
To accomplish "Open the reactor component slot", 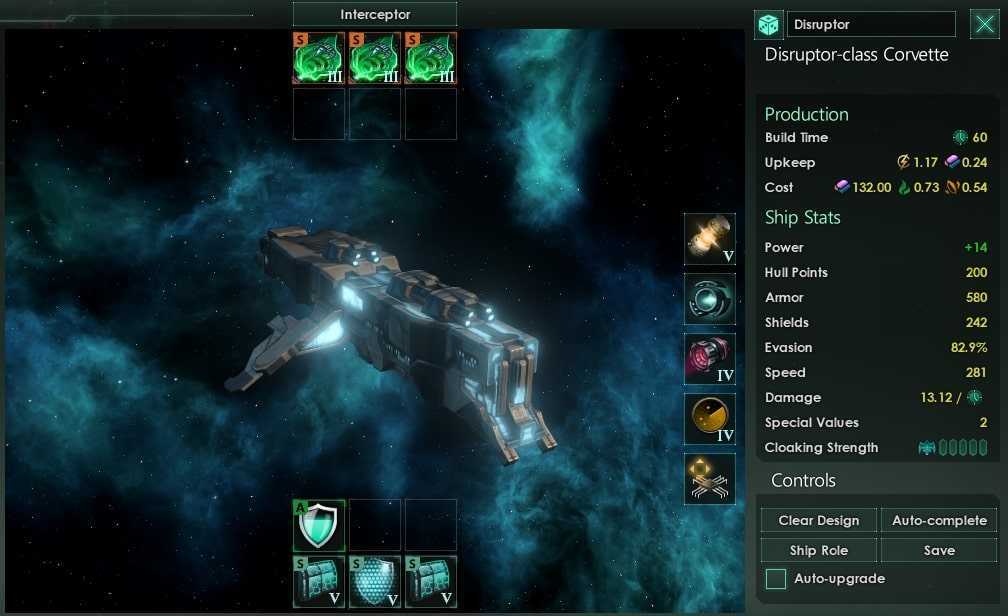I will pos(709,238).
